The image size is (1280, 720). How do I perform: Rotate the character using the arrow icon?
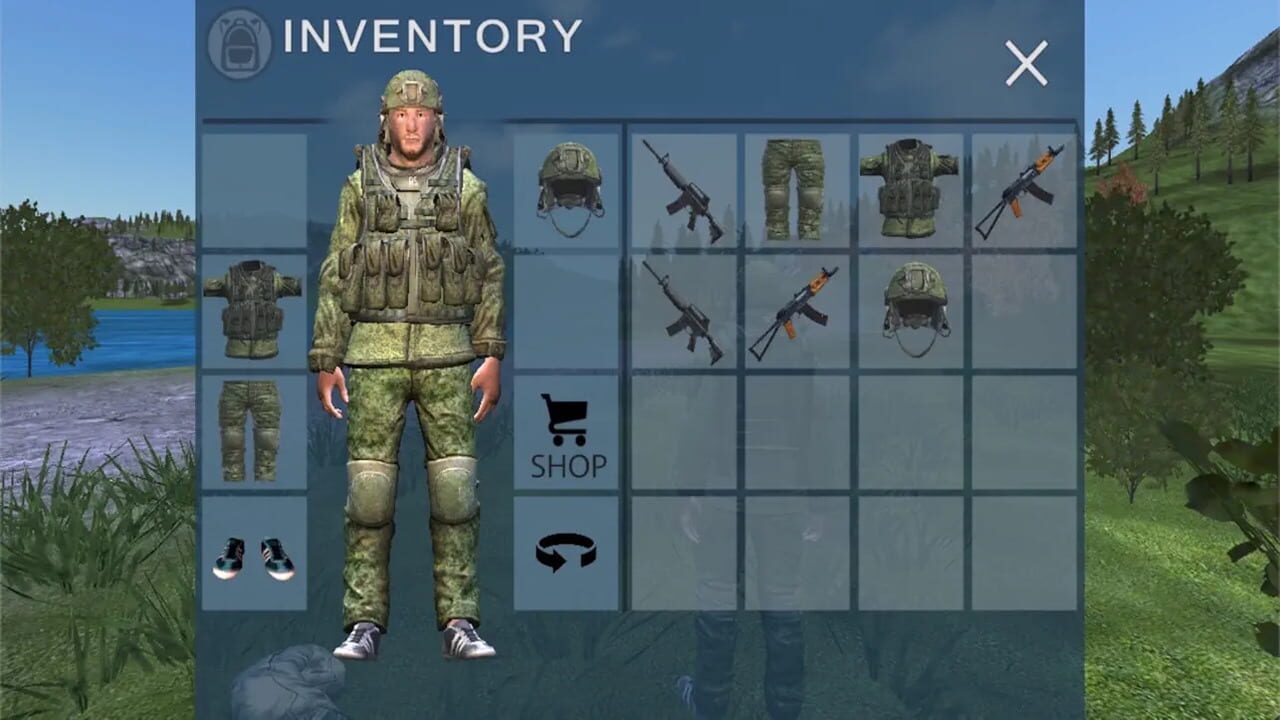[565, 552]
